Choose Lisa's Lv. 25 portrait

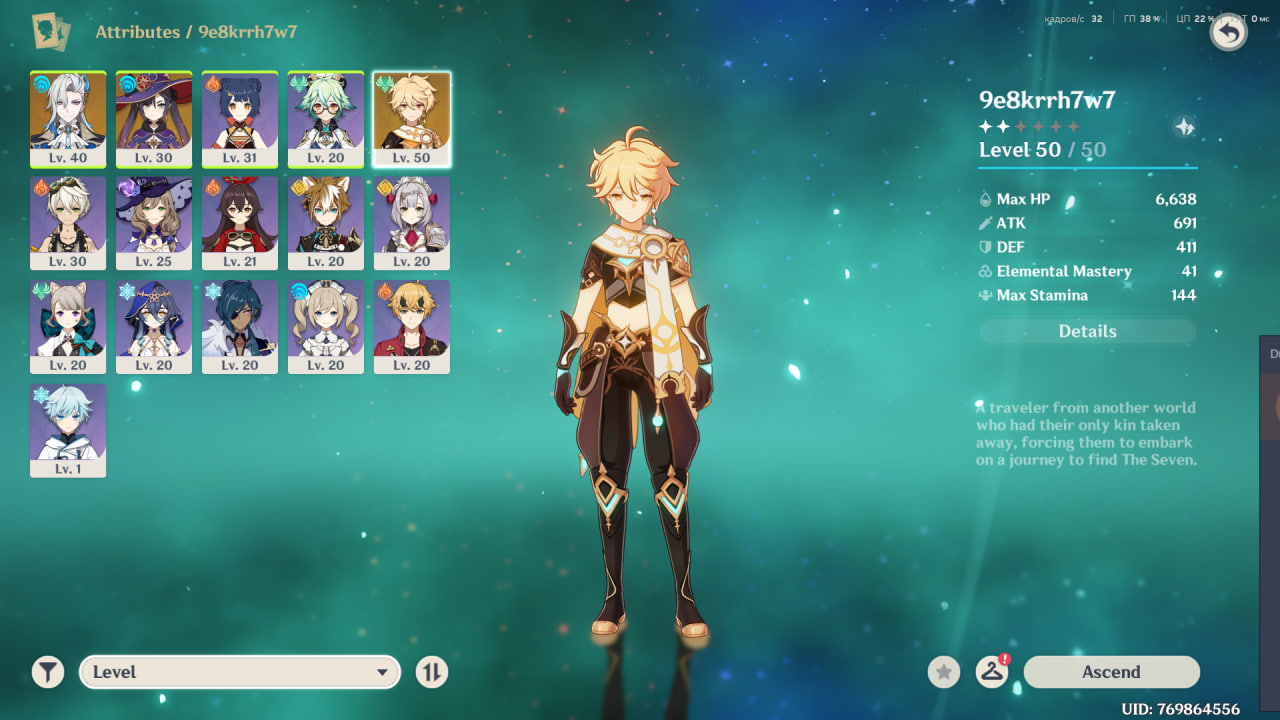154,223
